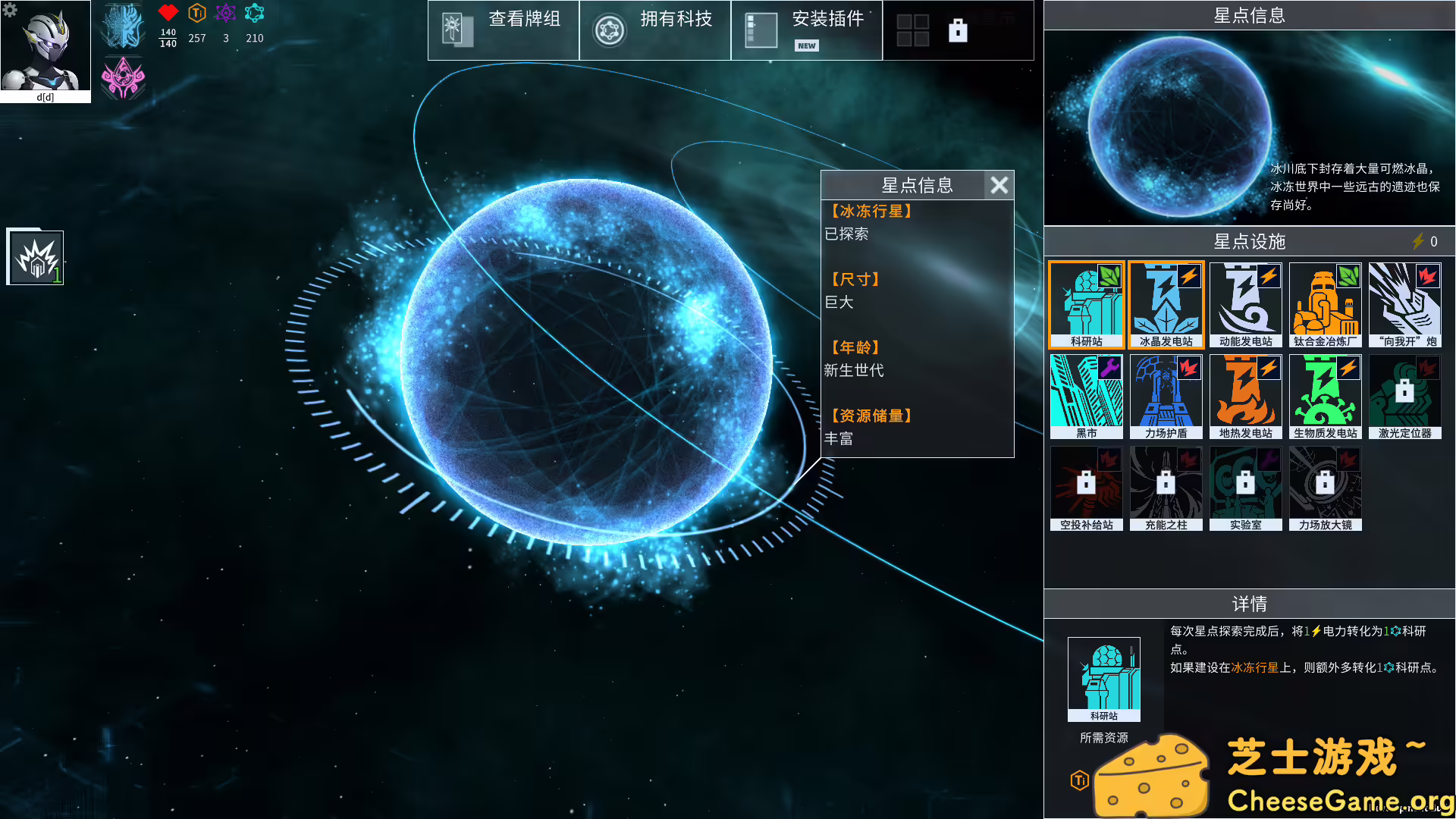Close the 星点信息 popup window

pyautogui.click(x=999, y=185)
